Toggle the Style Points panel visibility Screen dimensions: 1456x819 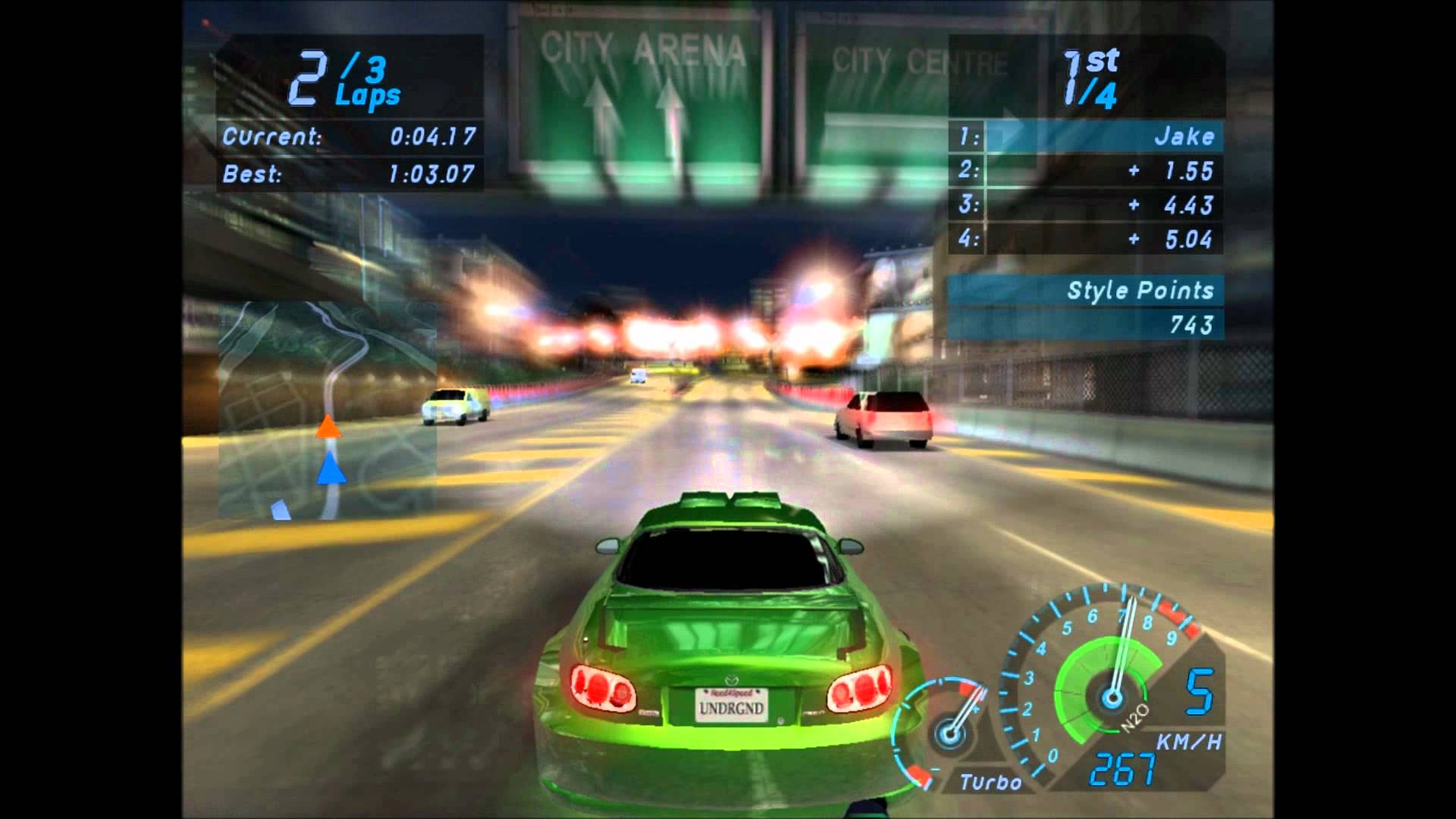click(x=1141, y=290)
